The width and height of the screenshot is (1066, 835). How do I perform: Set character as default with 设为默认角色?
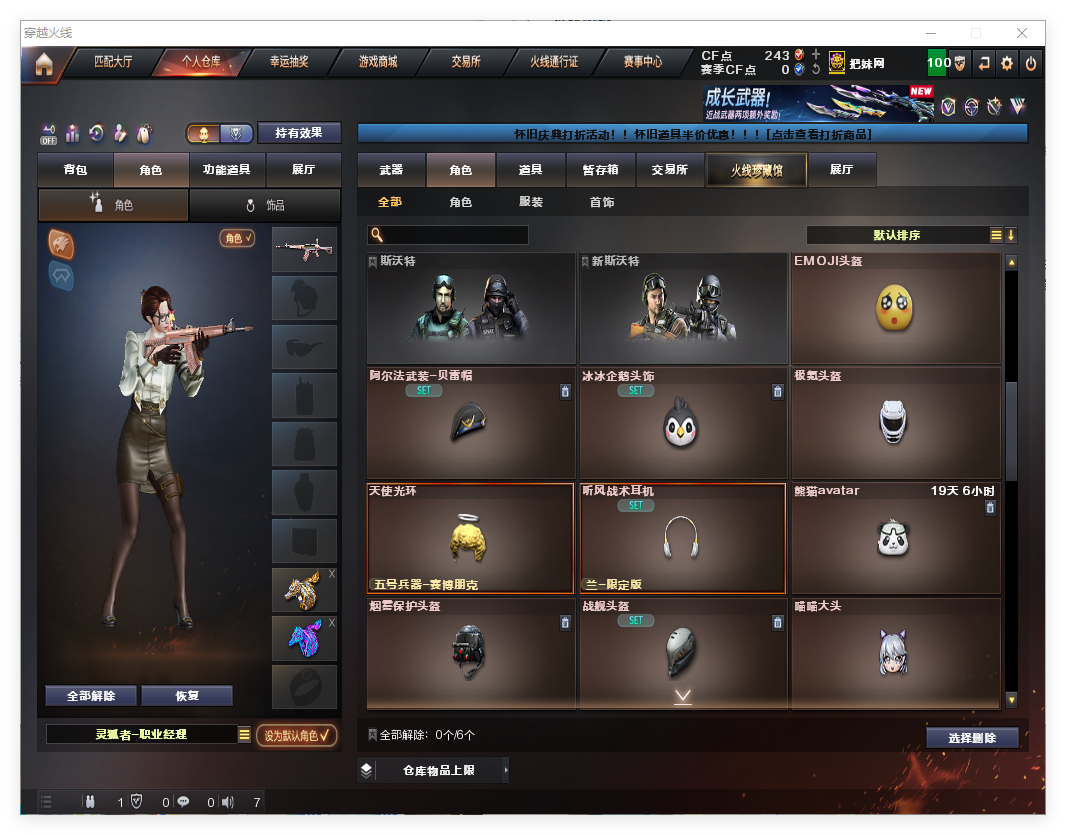coord(296,735)
